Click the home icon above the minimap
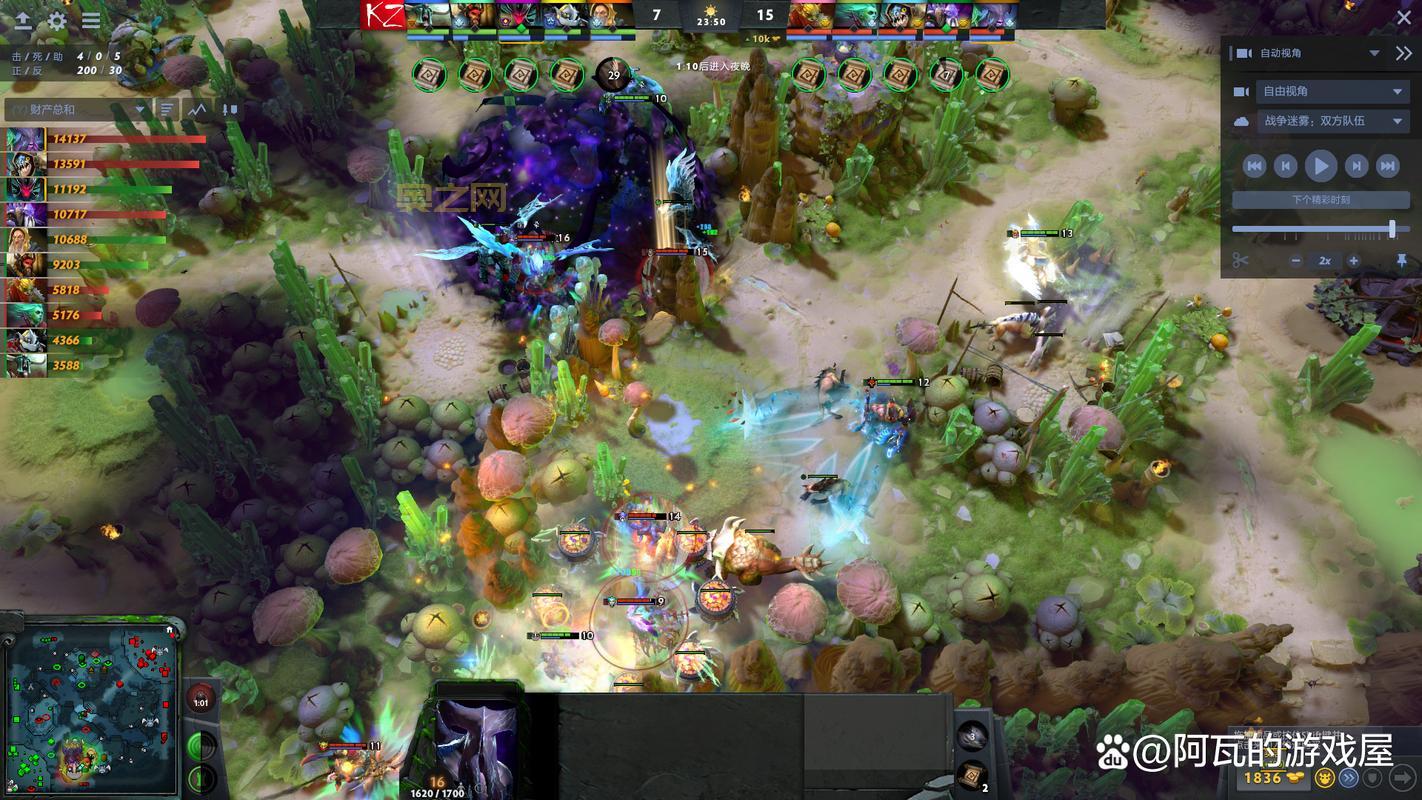Viewport: 1422px width, 800px height. [x=169, y=630]
